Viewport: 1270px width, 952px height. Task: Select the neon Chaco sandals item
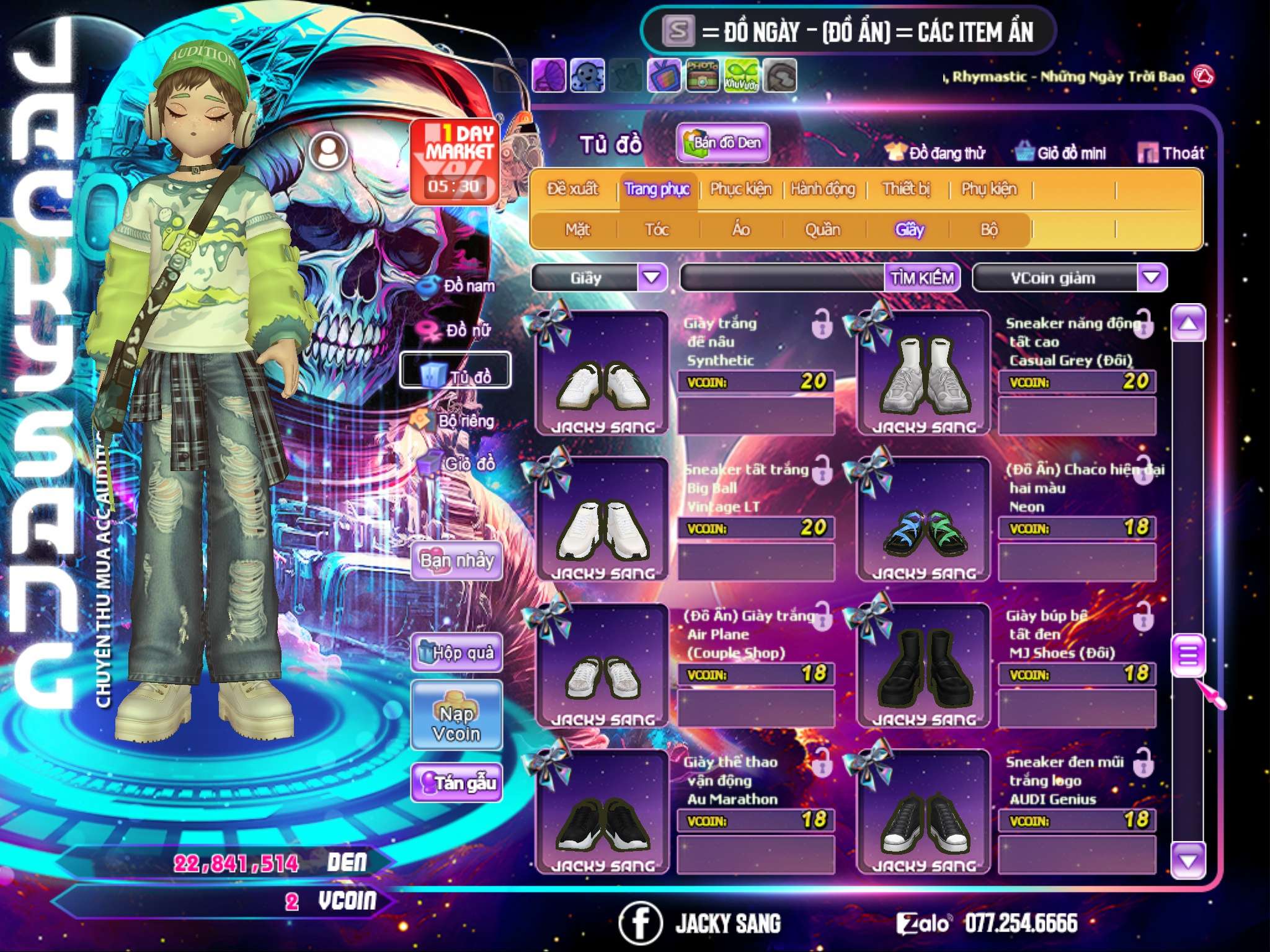(923, 518)
